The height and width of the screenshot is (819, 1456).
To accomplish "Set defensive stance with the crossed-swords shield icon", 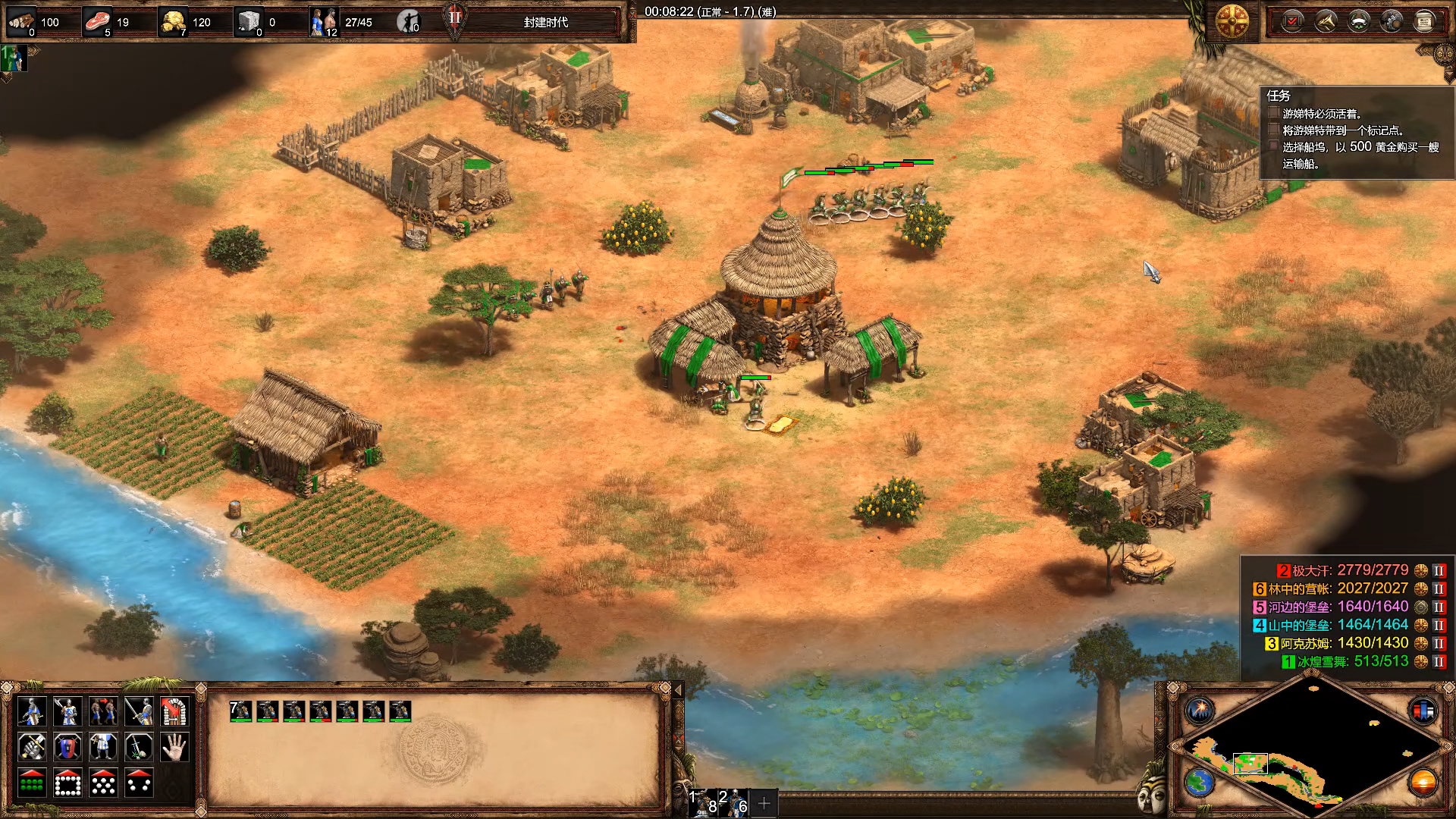I will (67, 748).
